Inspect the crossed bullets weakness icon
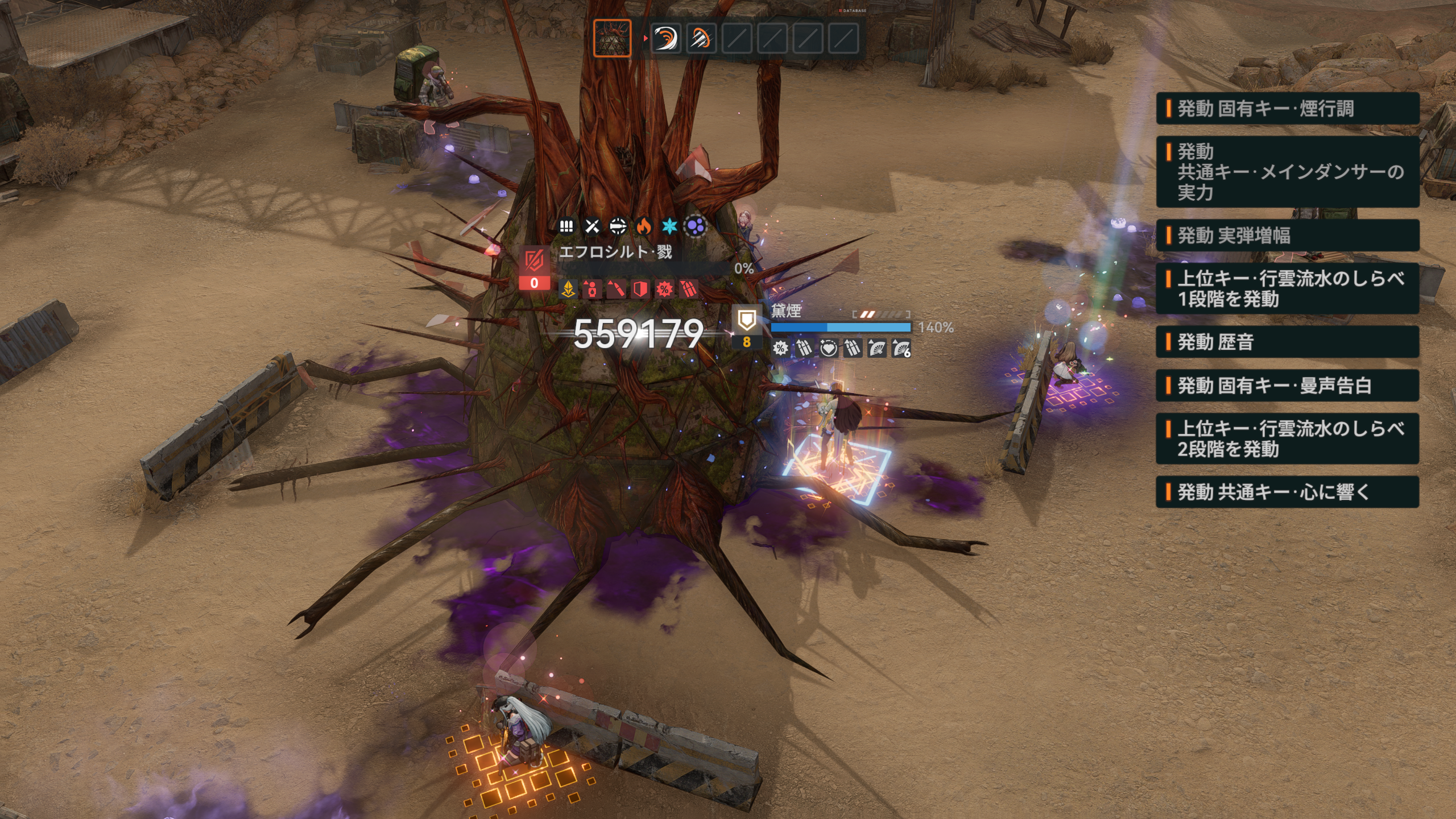 point(592,226)
